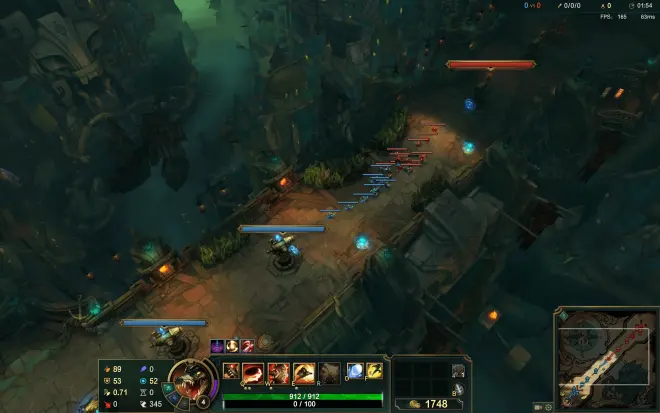This screenshot has height=413, width=660.
Task: Click the champion passive ability icon
Action: (x=231, y=371)
